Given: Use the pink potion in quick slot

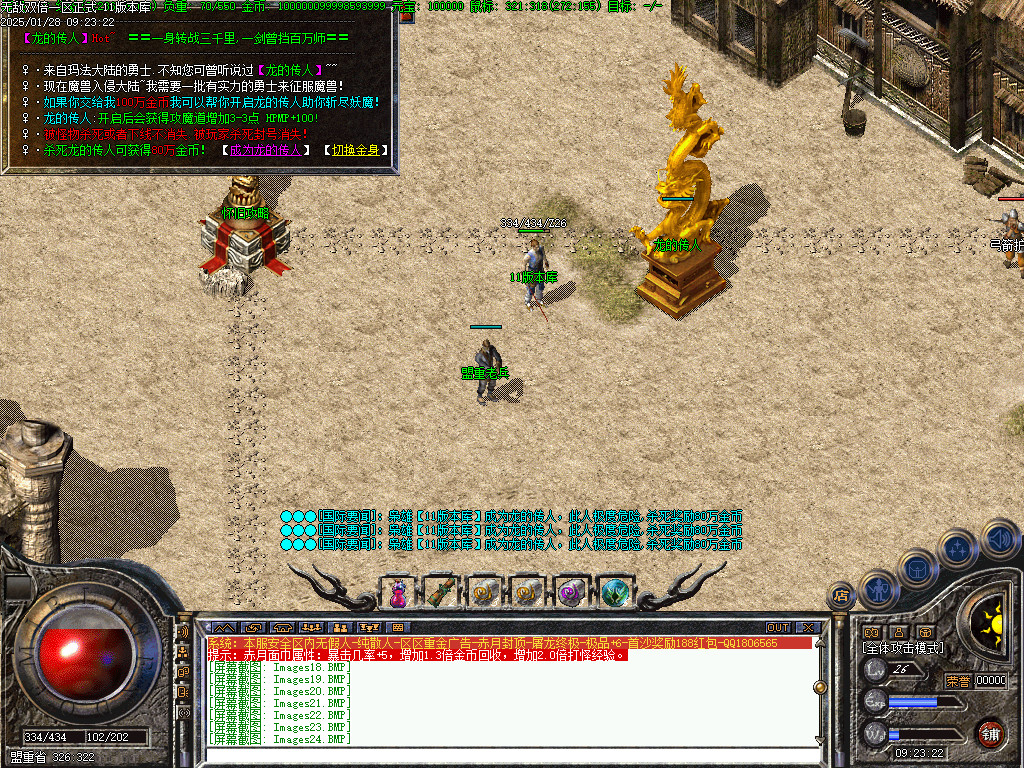Looking at the screenshot, I should [x=398, y=592].
